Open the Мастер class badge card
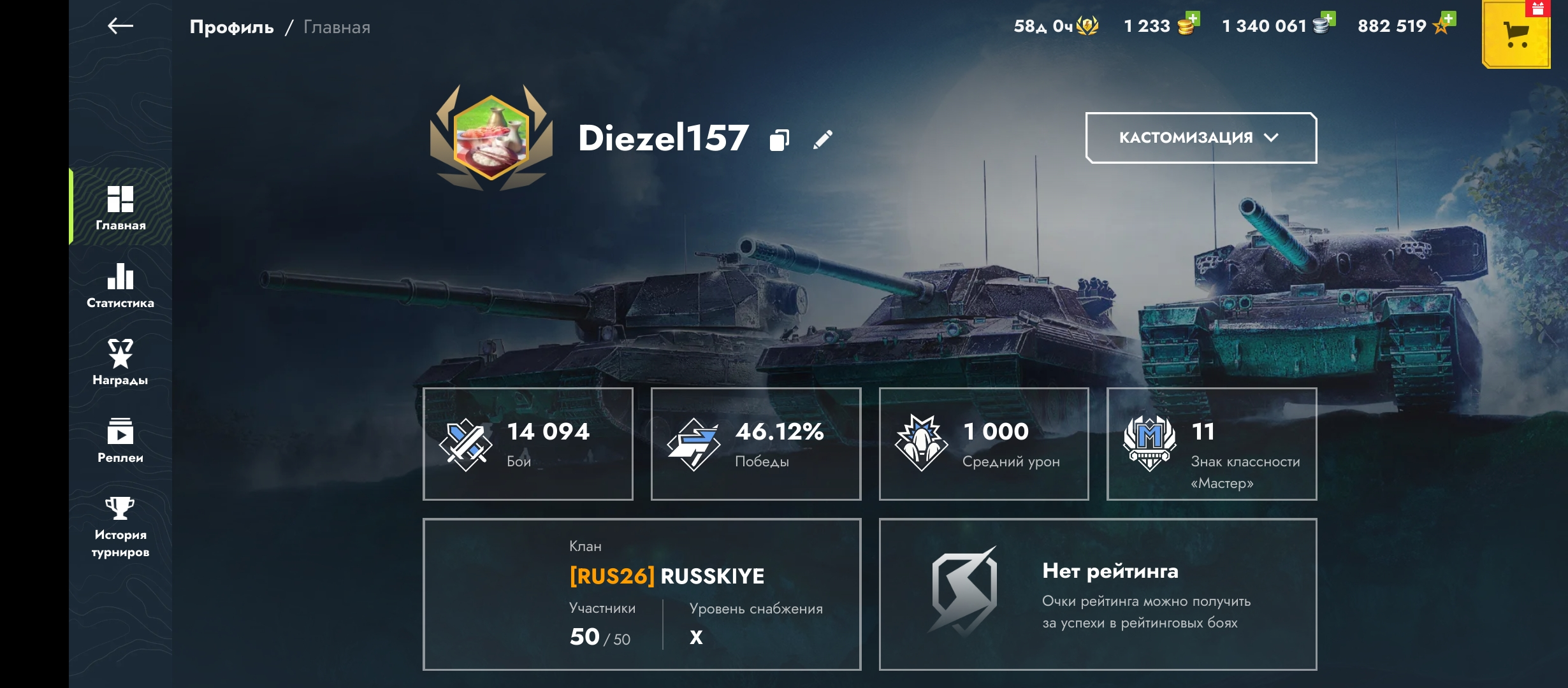 pyautogui.click(x=1212, y=444)
